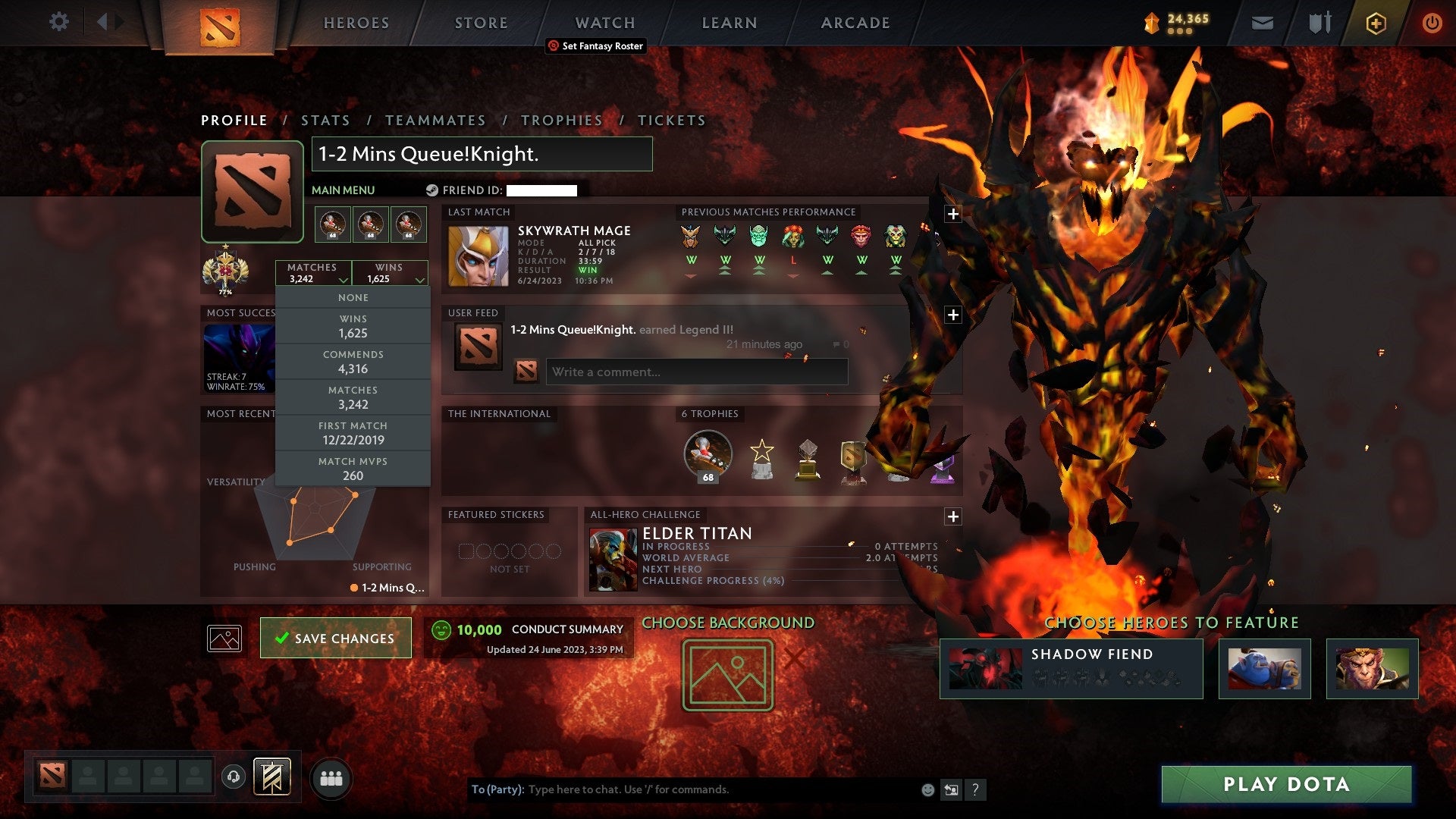Click the Dota Plus hexagon icon
The height and width of the screenshot is (819, 1456).
pos(1375,23)
